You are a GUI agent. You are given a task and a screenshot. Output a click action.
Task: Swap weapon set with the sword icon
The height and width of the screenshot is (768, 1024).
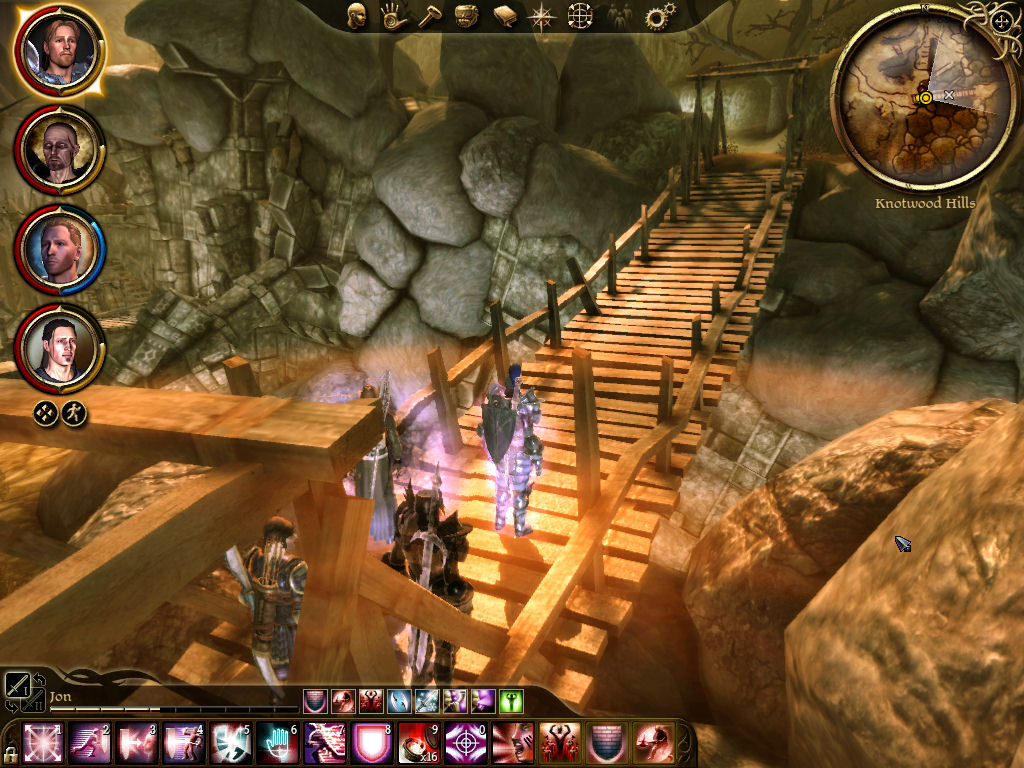(x=18, y=686)
